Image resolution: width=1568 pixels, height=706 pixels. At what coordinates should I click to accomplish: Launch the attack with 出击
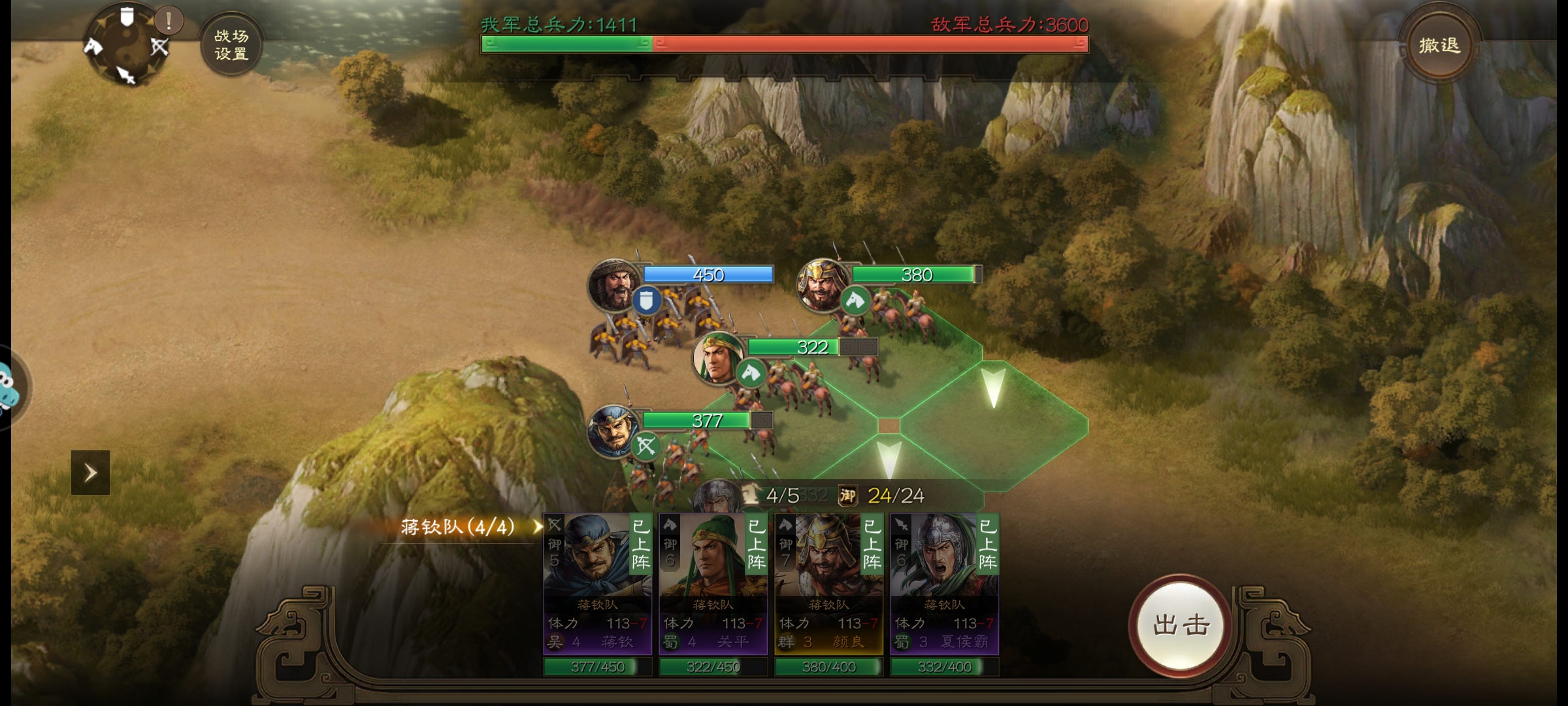(x=1181, y=625)
